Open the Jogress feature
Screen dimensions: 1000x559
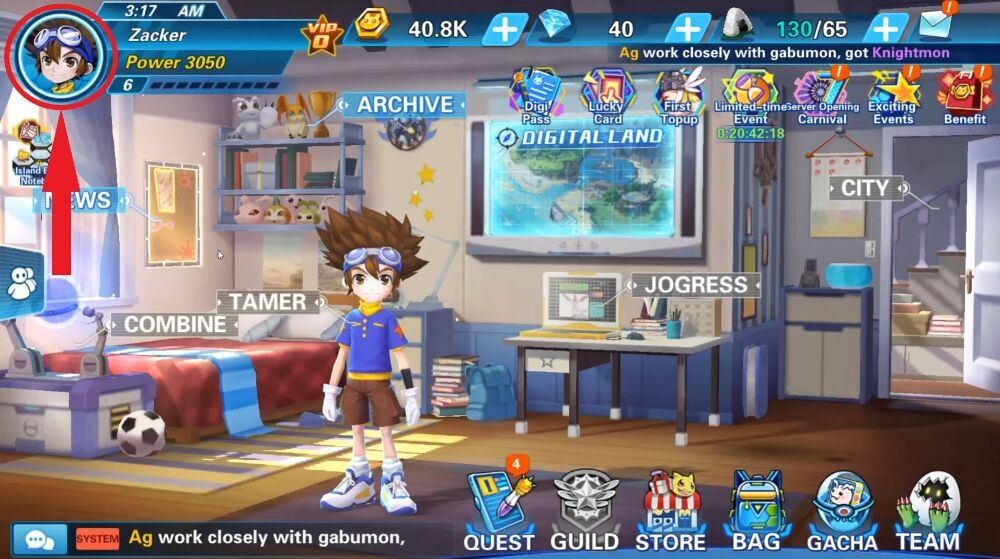tap(695, 285)
